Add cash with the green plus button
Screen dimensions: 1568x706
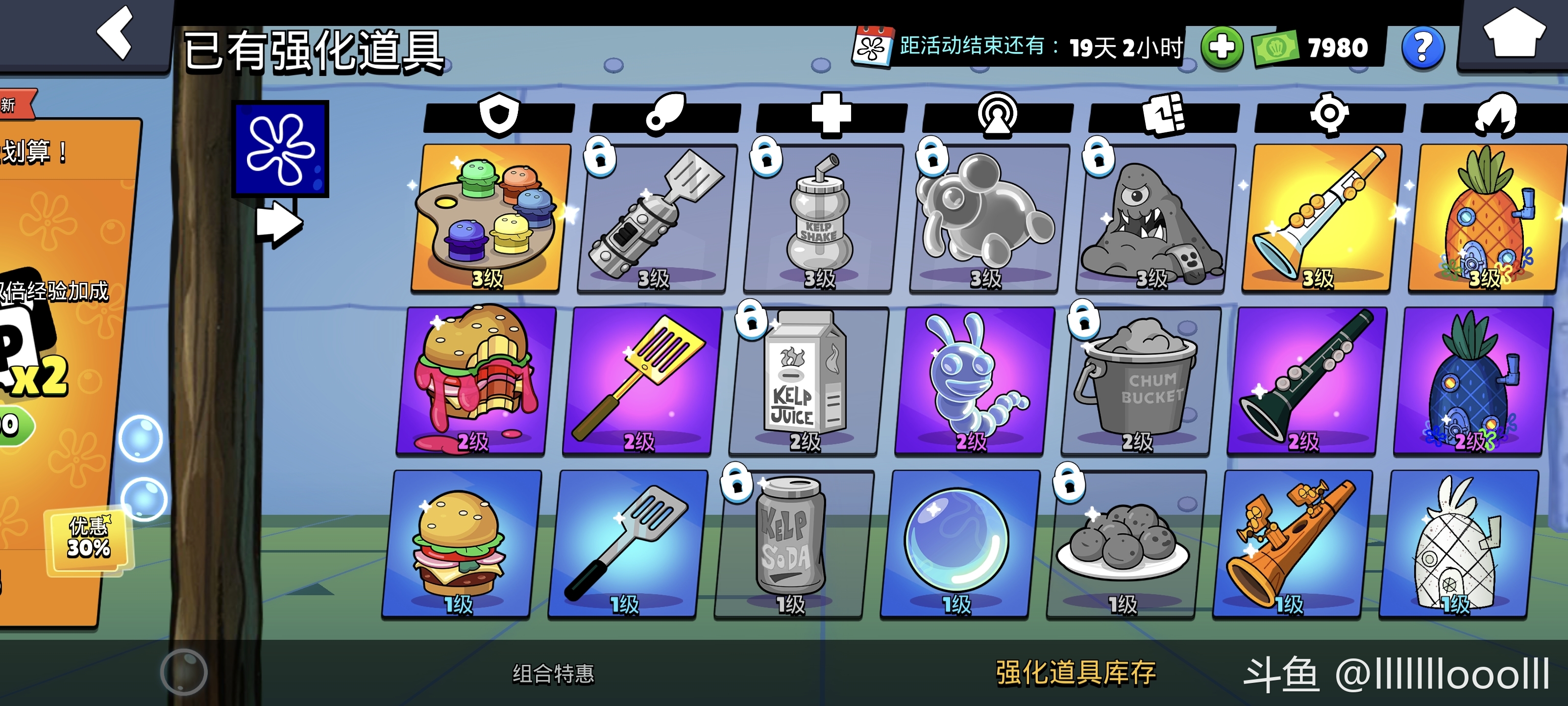point(1222,48)
